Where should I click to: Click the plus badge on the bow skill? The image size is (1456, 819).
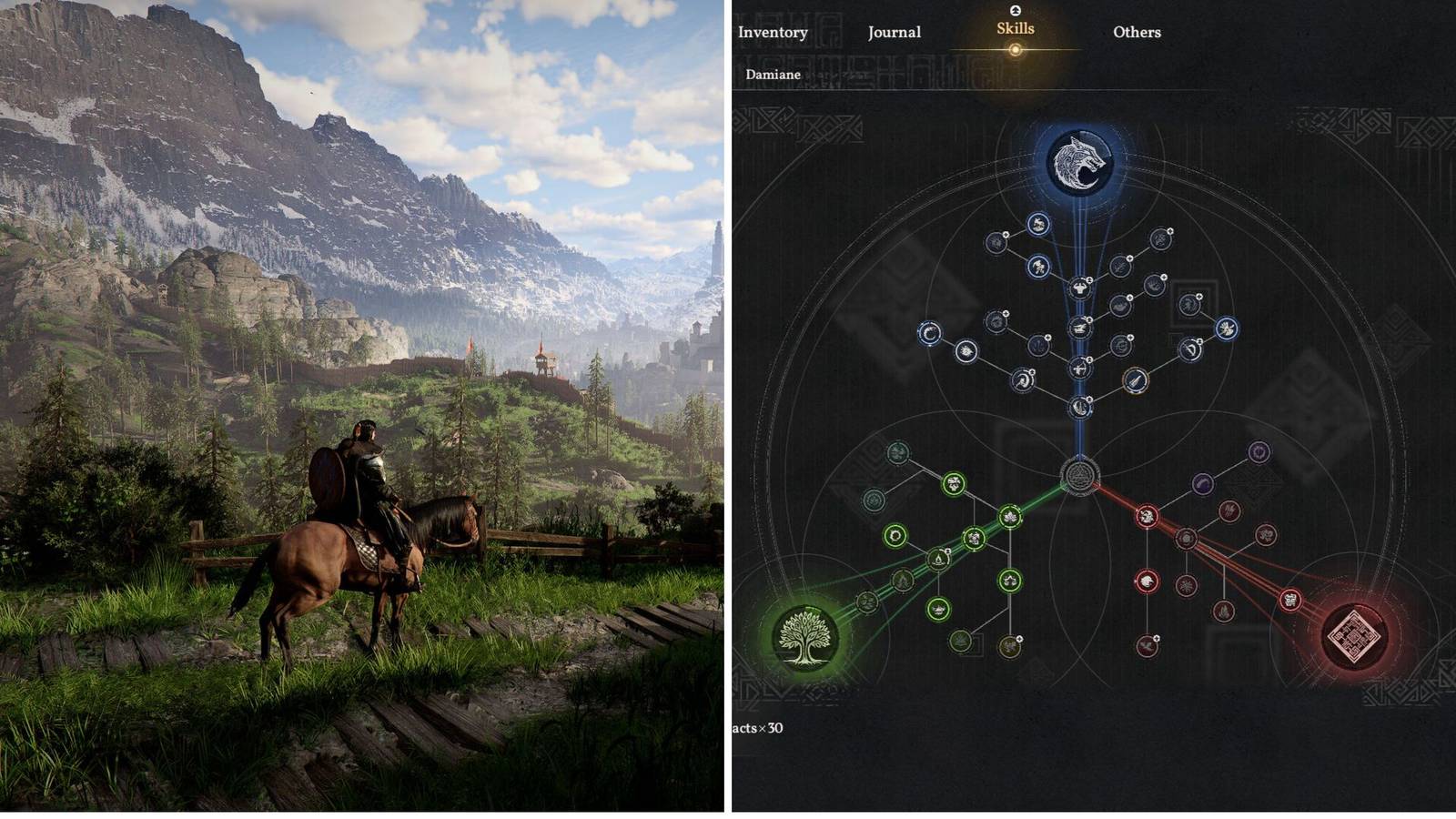[1089, 359]
